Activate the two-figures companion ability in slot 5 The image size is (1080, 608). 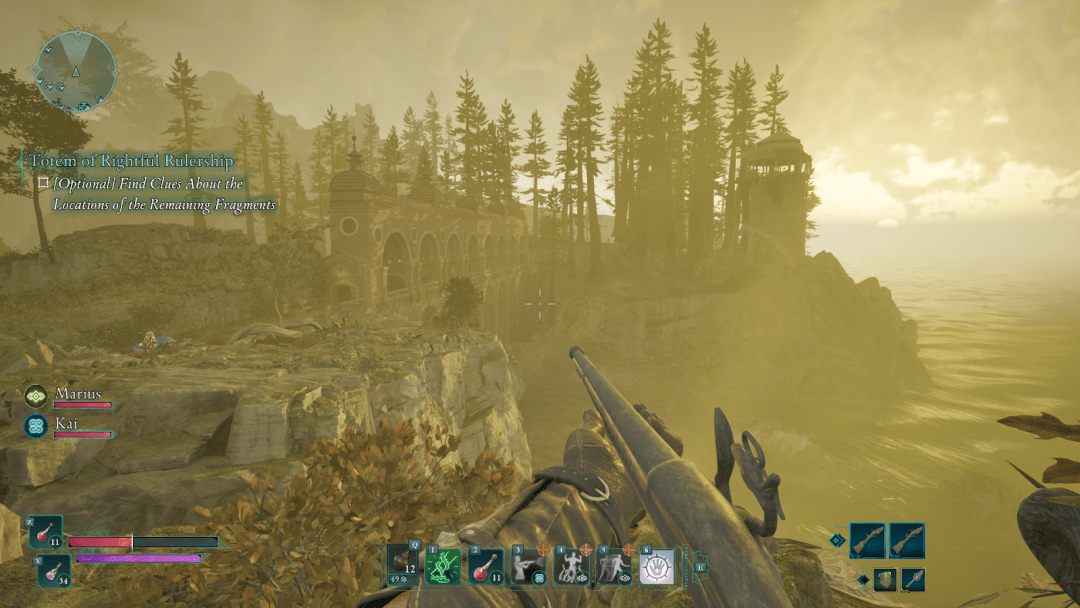613,567
